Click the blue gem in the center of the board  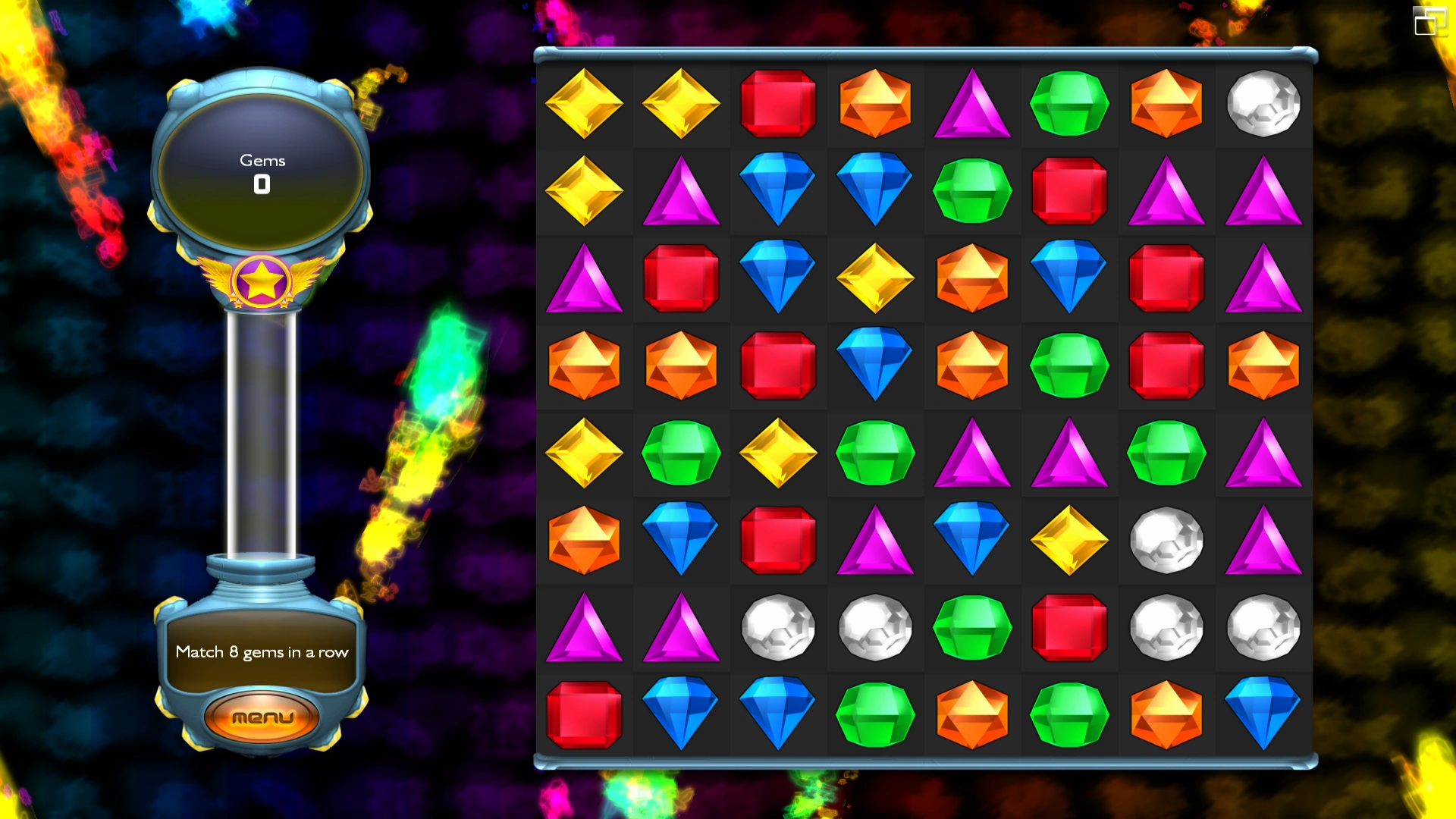[x=875, y=366]
